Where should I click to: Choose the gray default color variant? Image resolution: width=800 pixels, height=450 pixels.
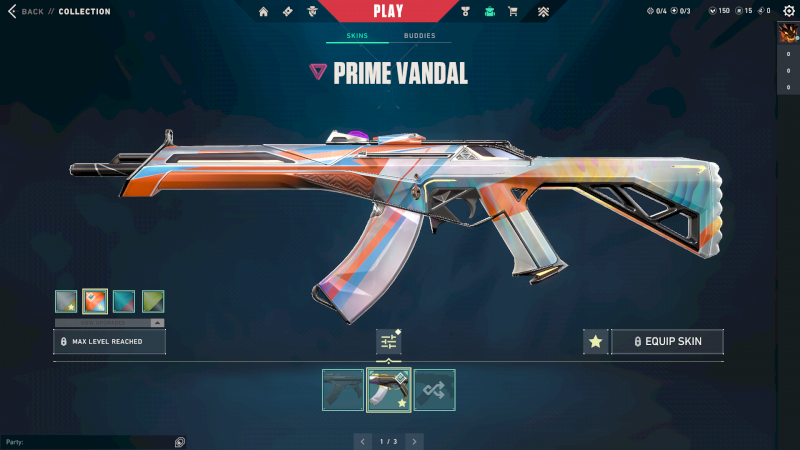pyautogui.click(x=66, y=301)
